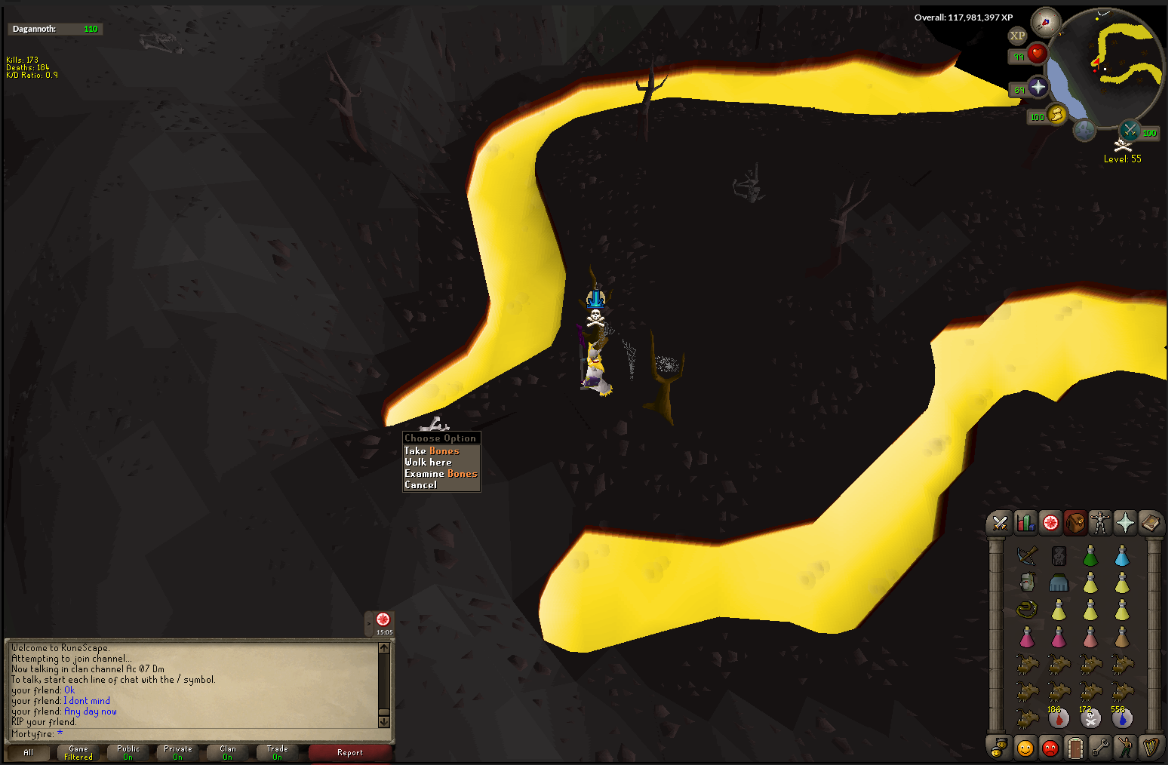Open the Logout door tab

click(1075, 746)
